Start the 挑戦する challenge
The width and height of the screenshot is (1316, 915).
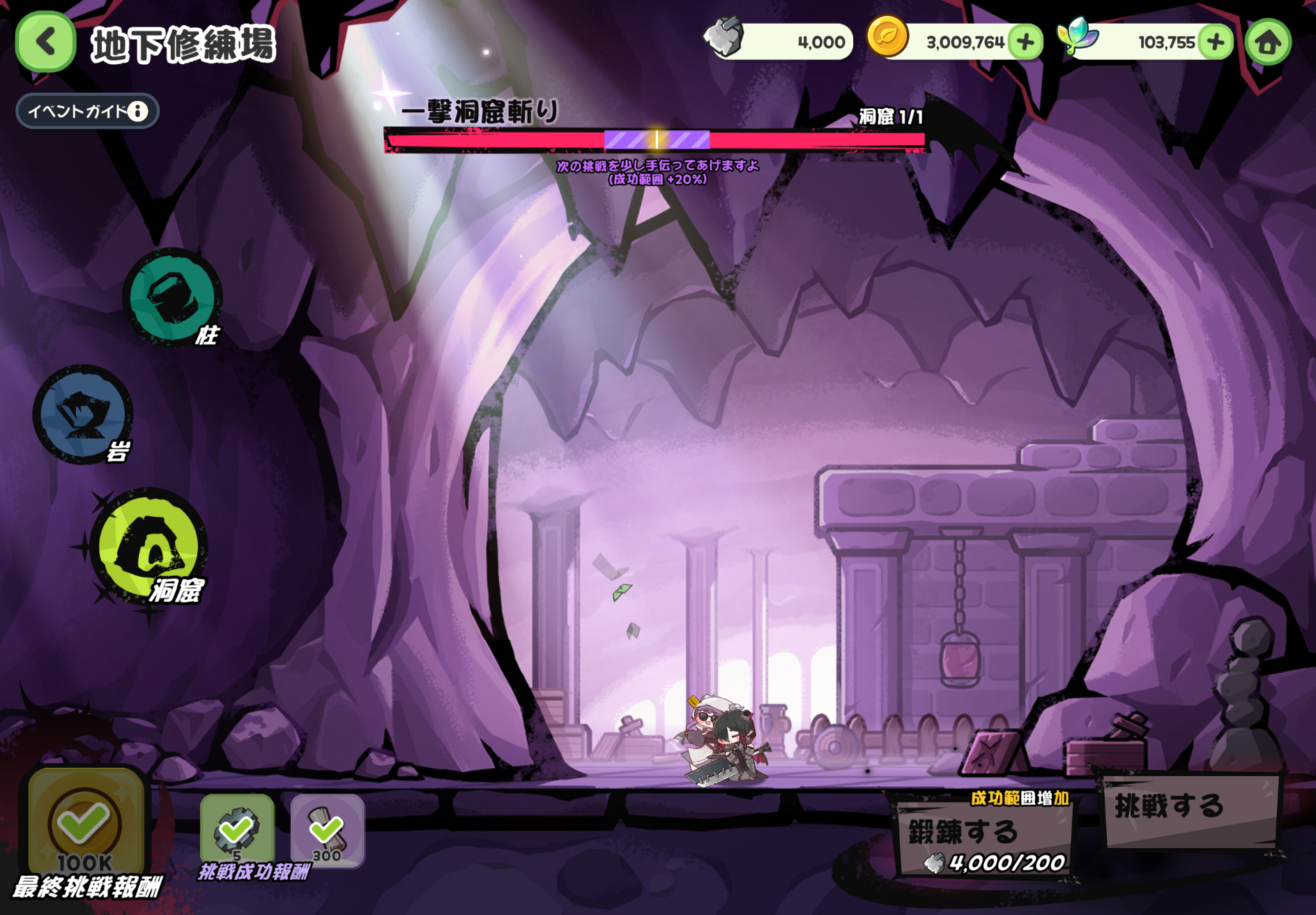pos(1190,810)
